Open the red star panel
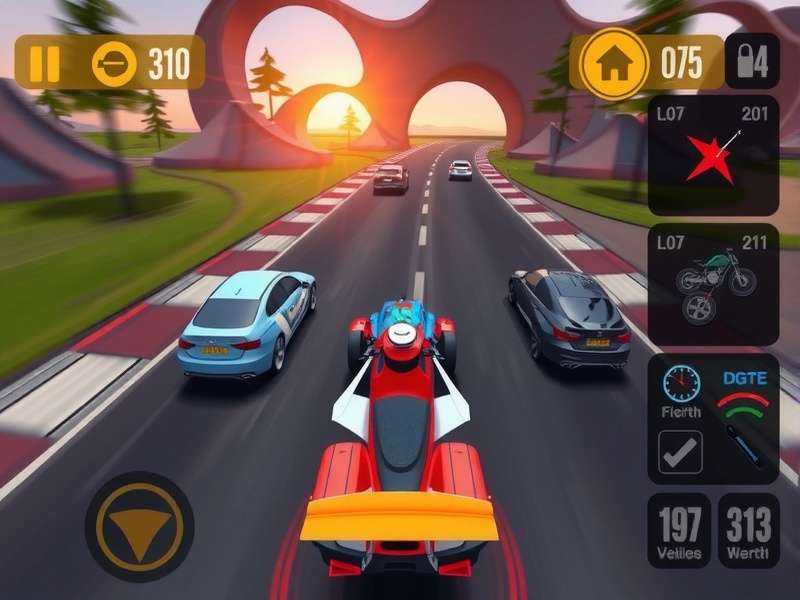The height and width of the screenshot is (600, 800). tap(712, 155)
